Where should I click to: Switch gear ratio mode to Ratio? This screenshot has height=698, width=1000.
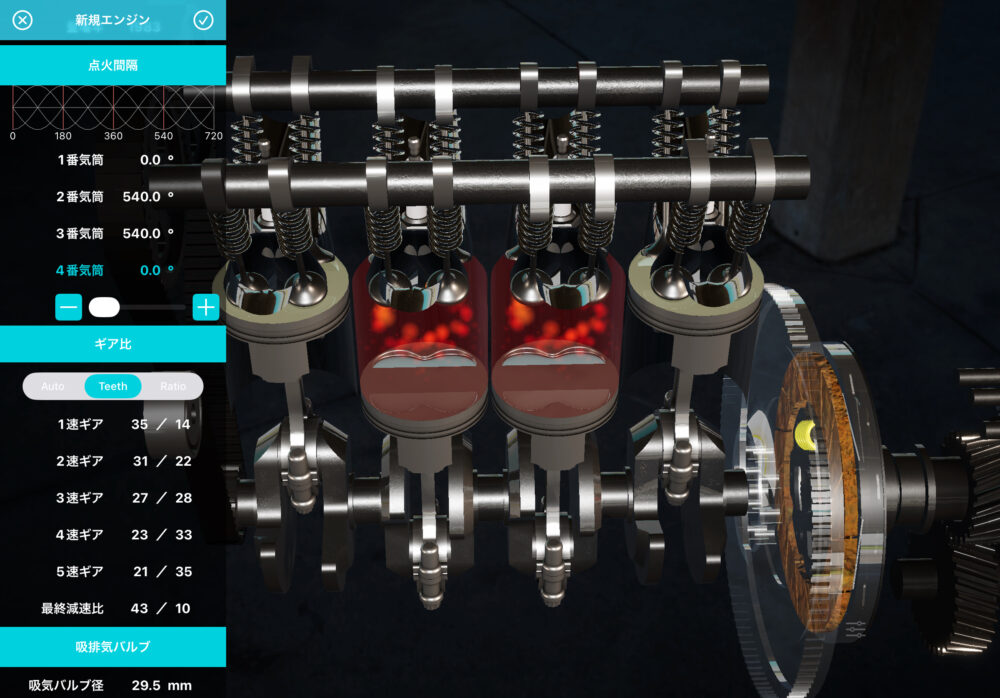click(x=173, y=386)
